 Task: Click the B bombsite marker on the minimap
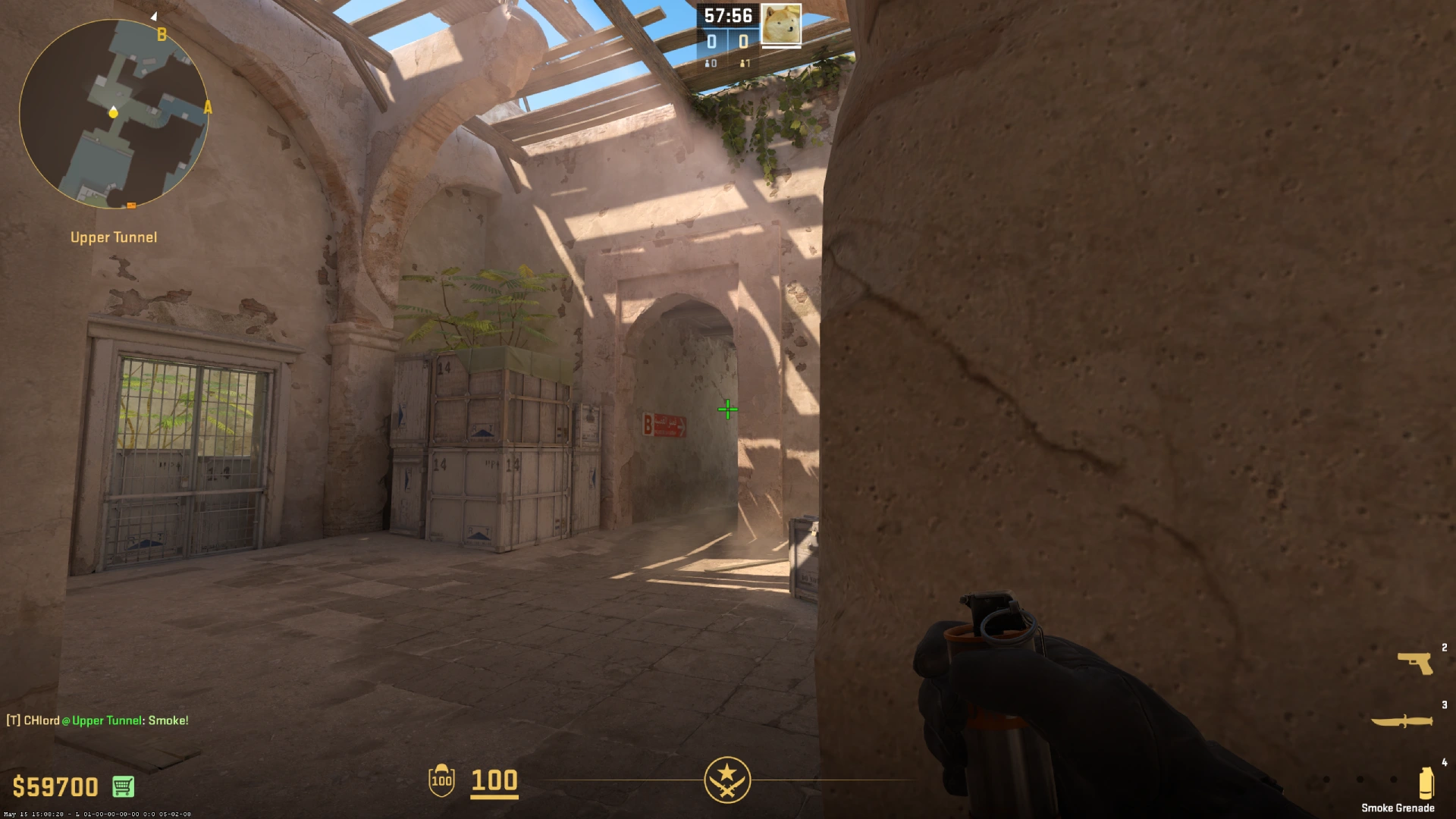pos(162,33)
